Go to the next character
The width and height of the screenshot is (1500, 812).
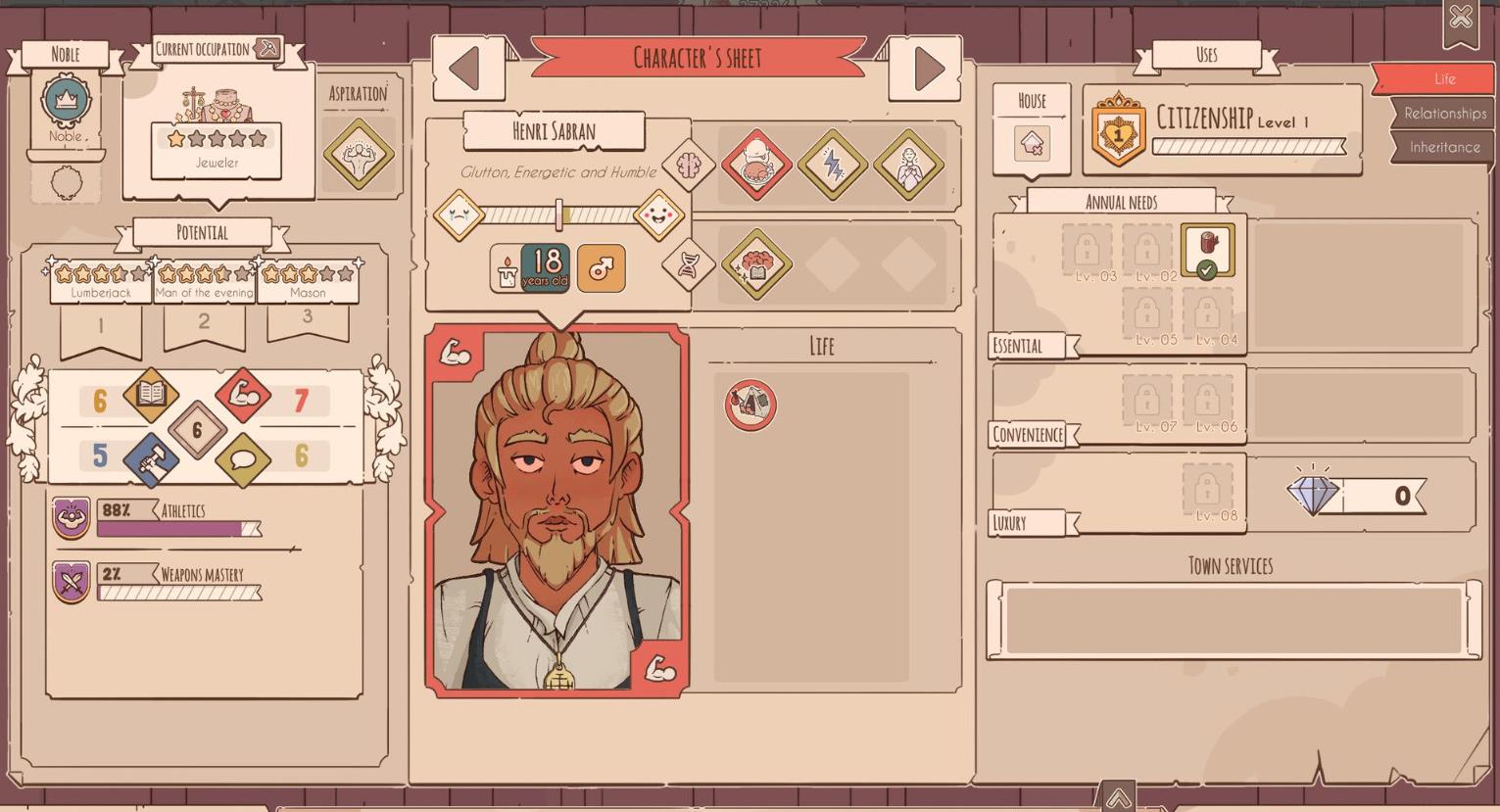tap(926, 69)
